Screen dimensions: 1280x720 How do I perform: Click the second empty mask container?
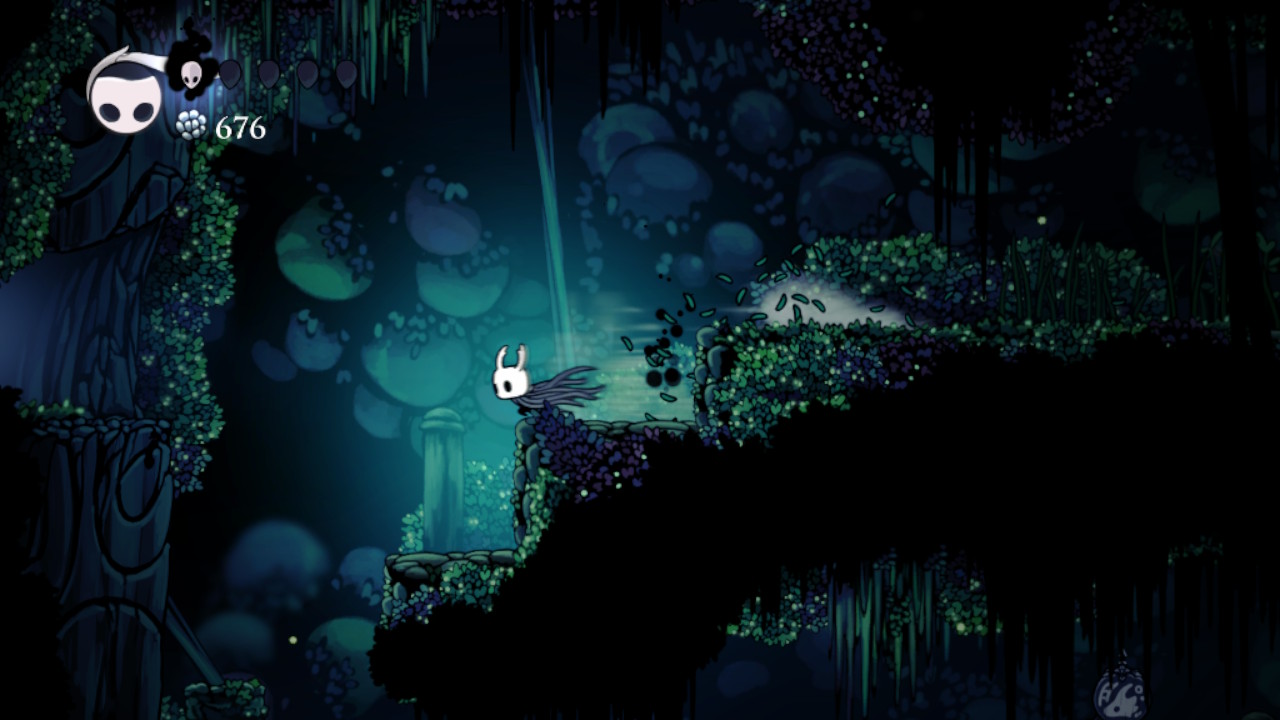click(267, 72)
